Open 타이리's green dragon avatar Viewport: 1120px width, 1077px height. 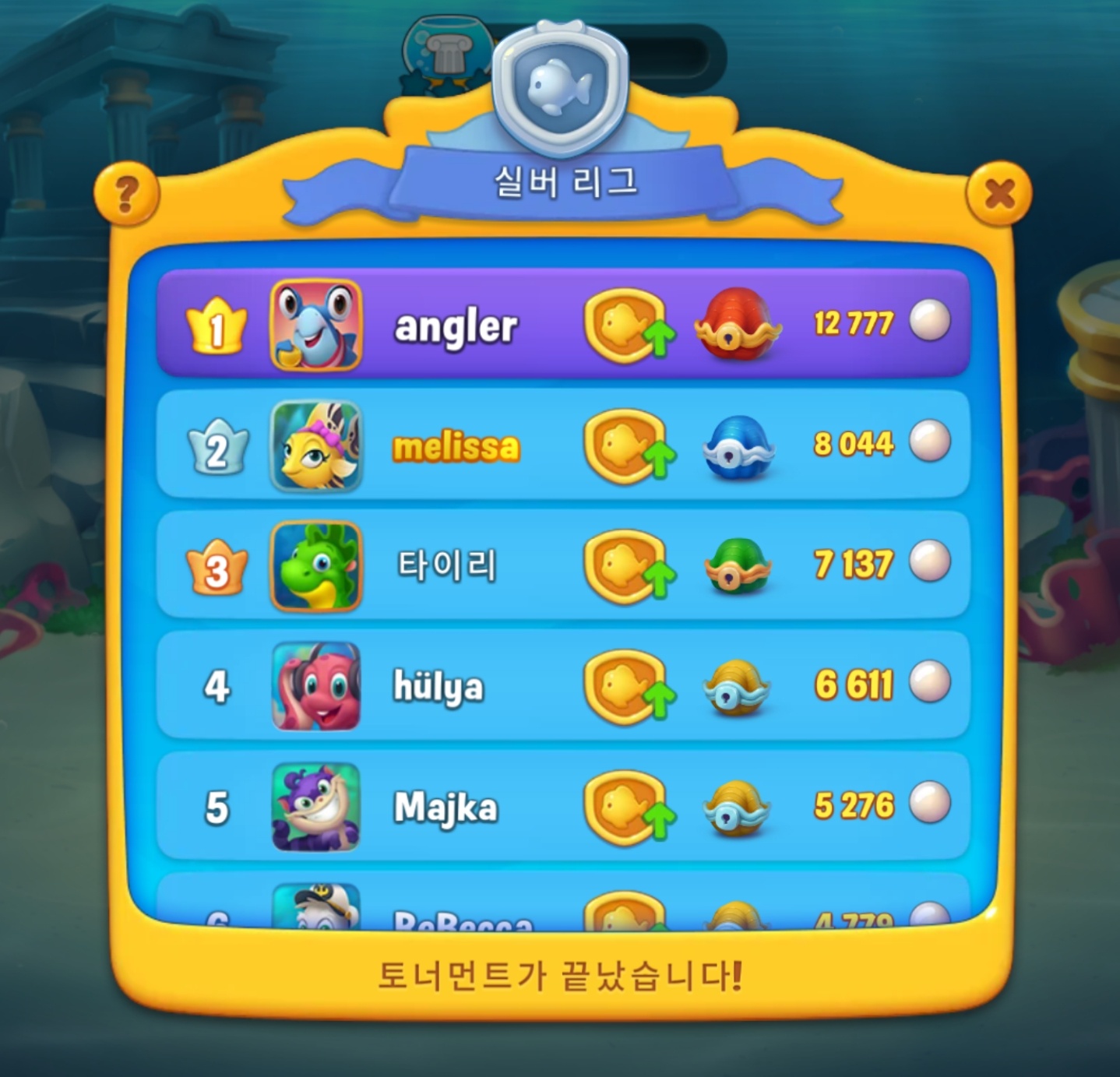316,565
